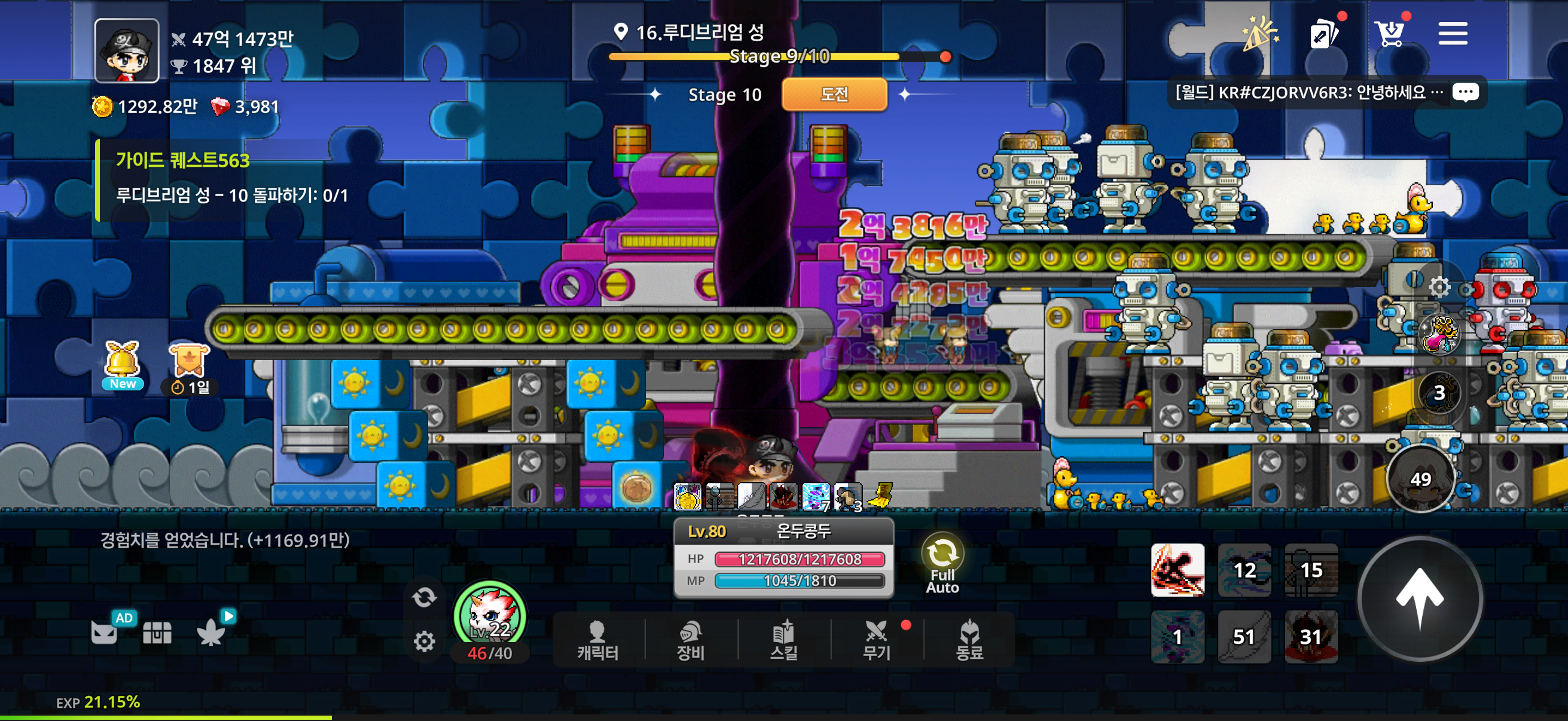The width and height of the screenshot is (1568, 721).
Task: Open the 동료 companion menu
Action: tap(969, 641)
